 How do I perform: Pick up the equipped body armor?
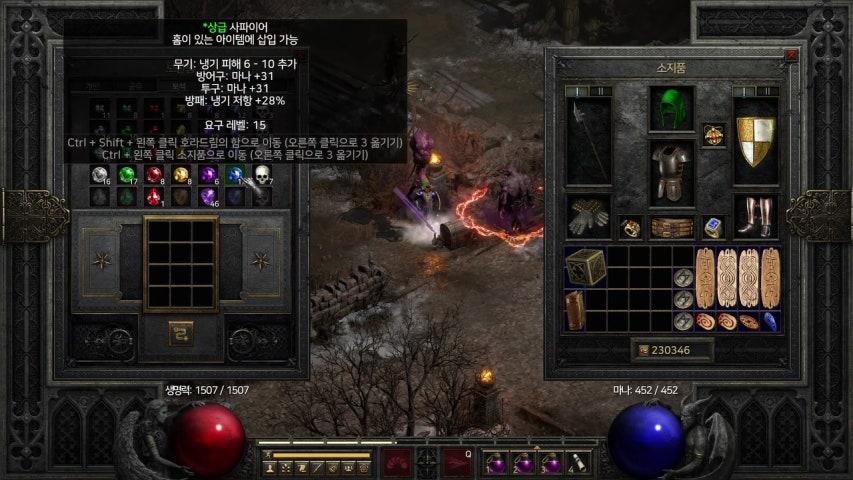coord(671,172)
